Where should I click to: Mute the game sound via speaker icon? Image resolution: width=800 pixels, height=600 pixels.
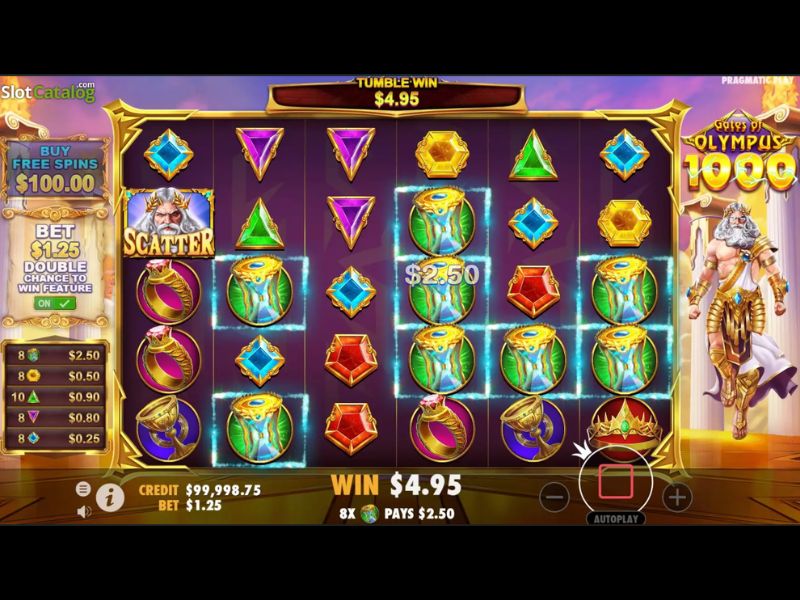[84, 511]
